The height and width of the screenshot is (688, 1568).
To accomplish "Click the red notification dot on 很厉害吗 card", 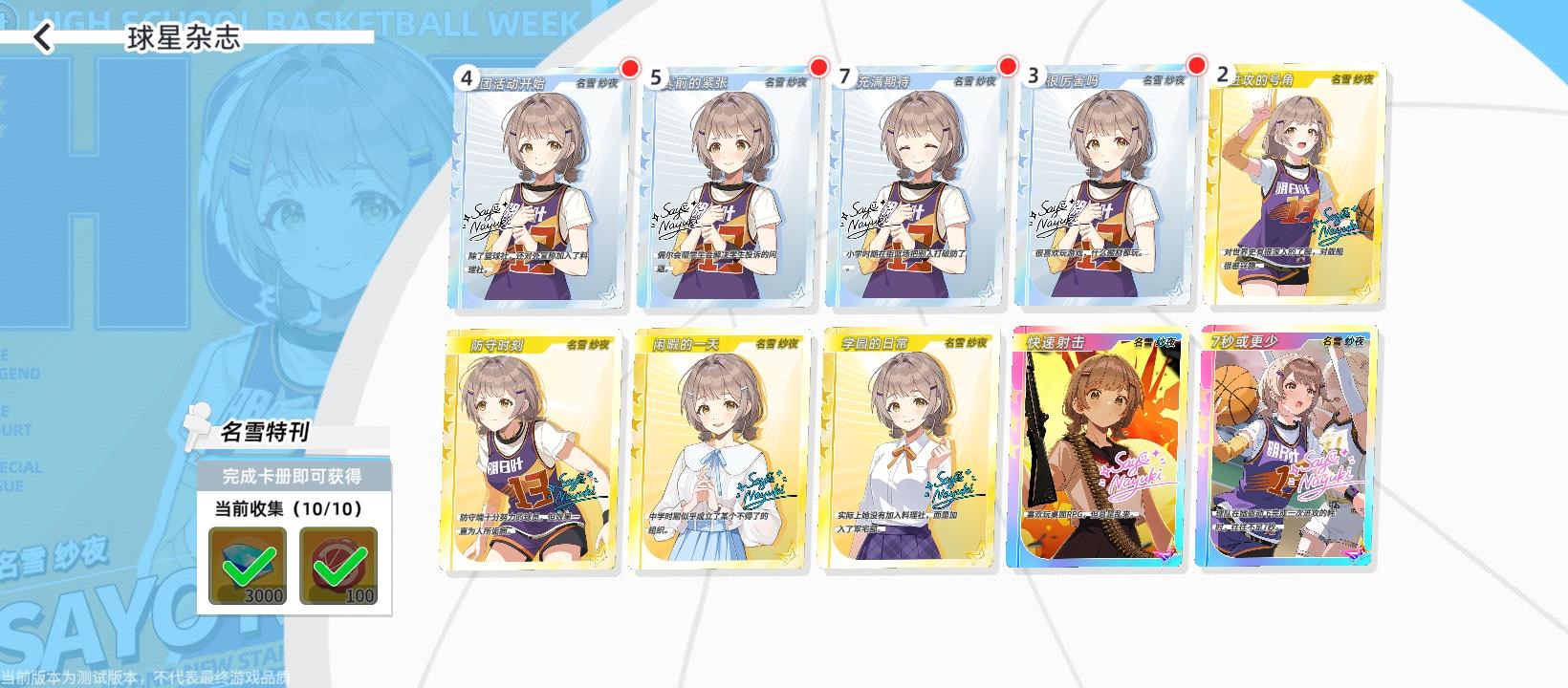I will coord(1198,68).
